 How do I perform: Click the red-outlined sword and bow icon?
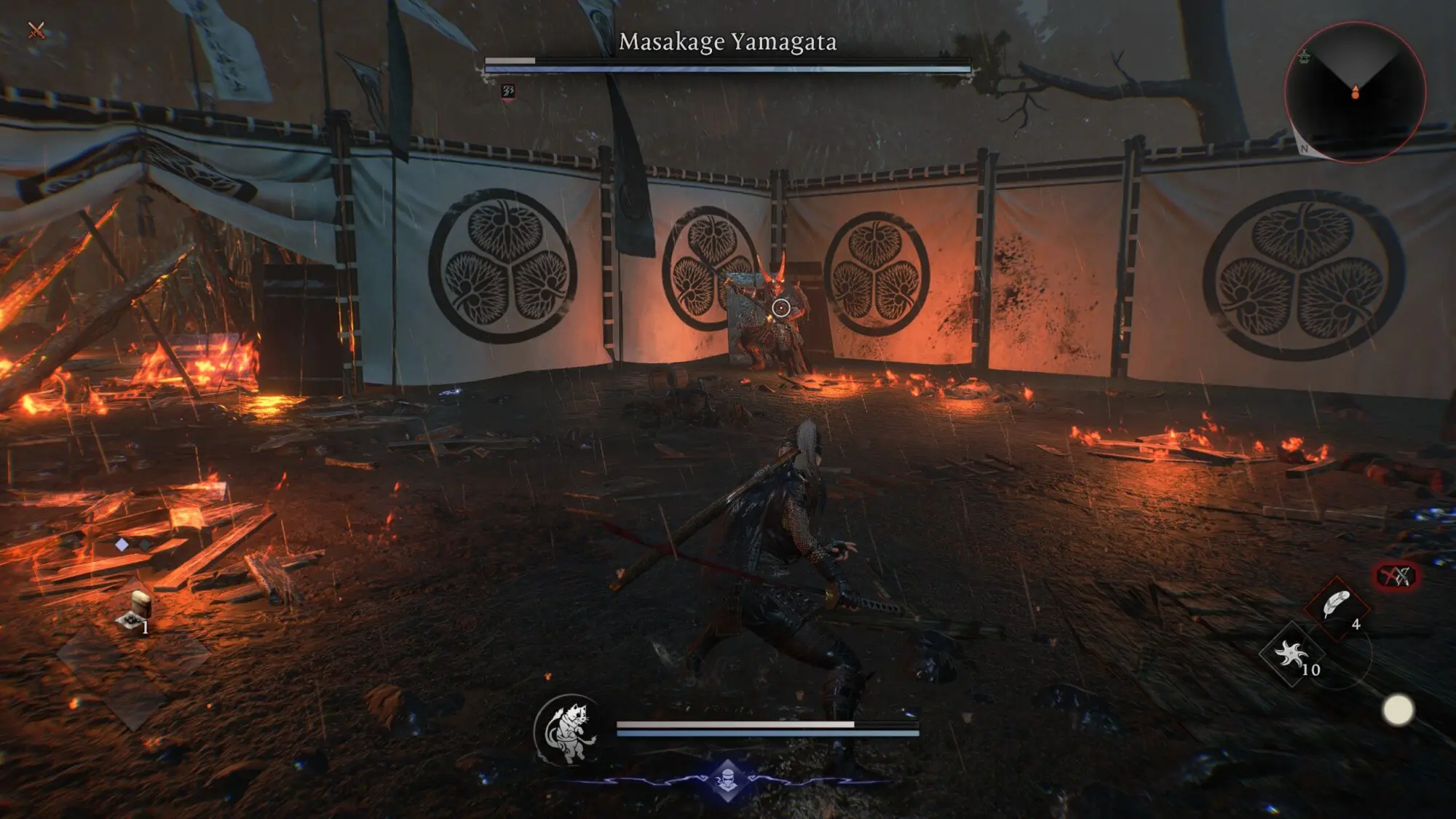point(1396,577)
